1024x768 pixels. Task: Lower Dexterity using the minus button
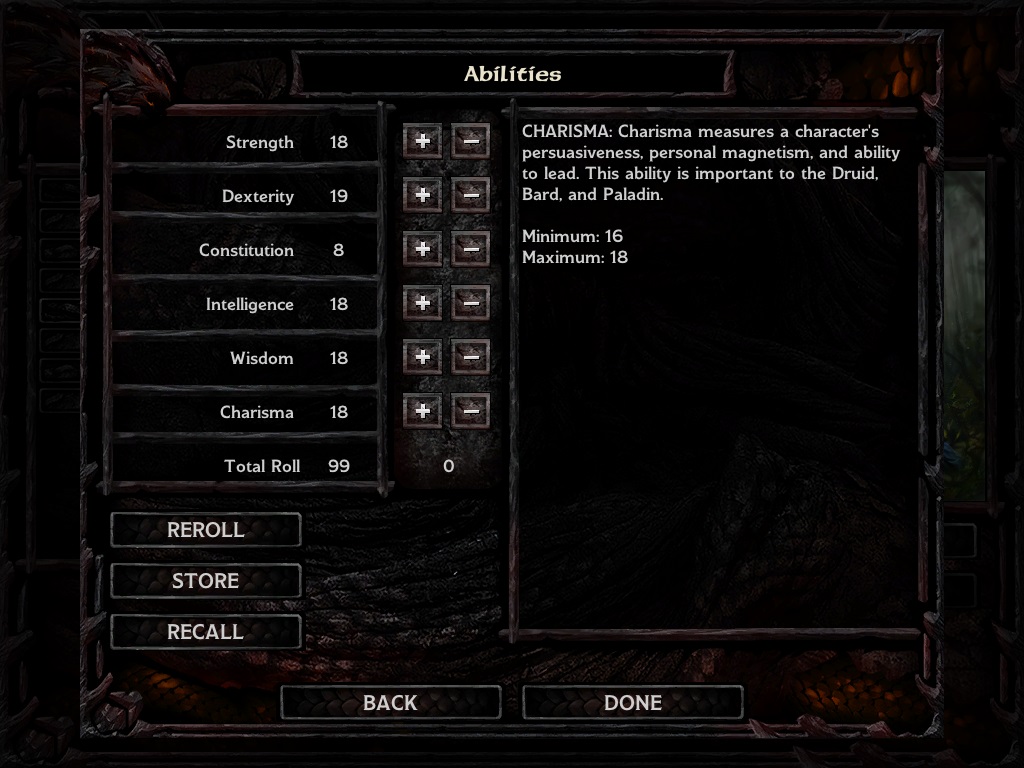(x=471, y=196)
